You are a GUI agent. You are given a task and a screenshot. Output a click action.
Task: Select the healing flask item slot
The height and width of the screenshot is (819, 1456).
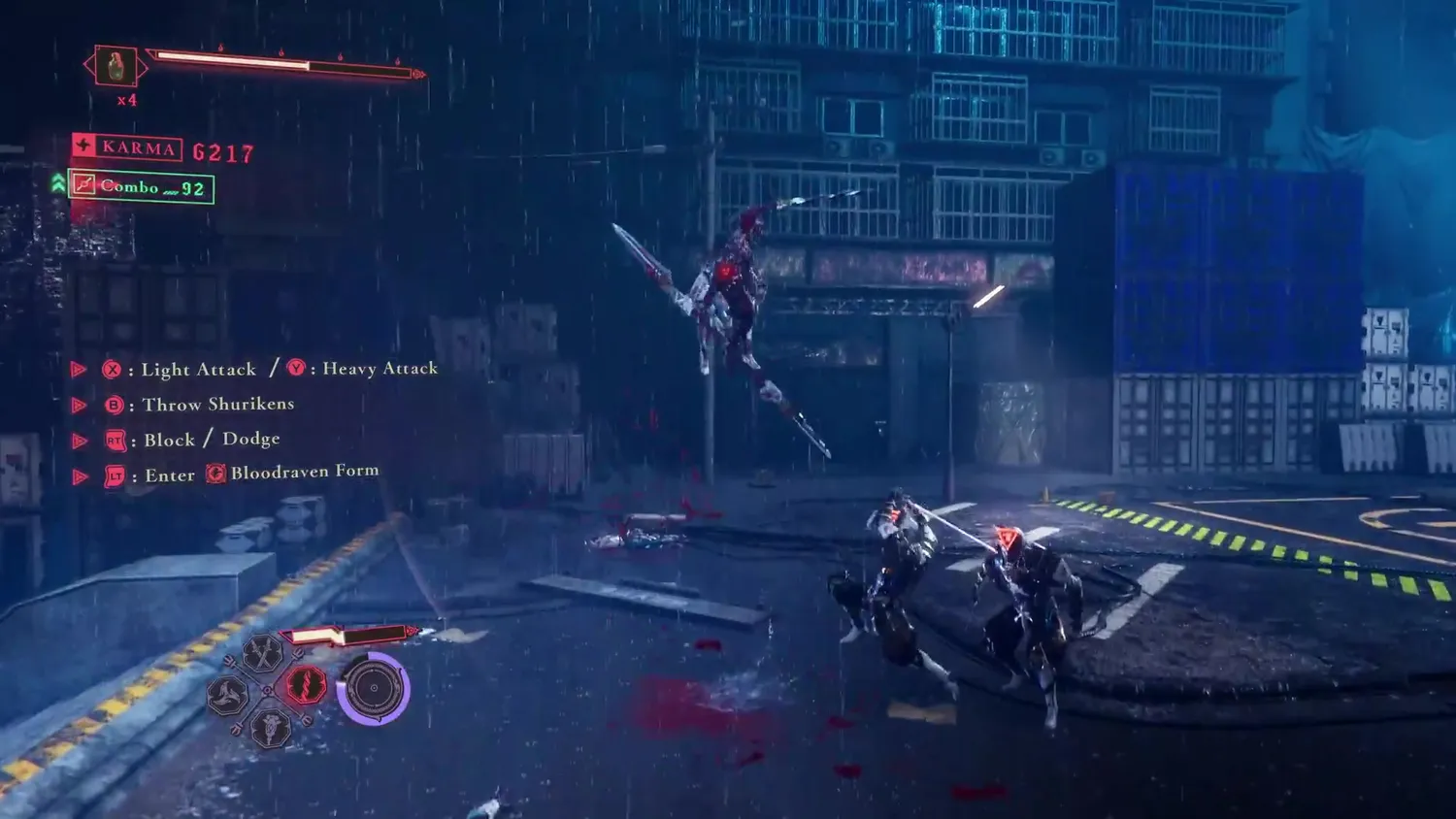coord(116,67)
